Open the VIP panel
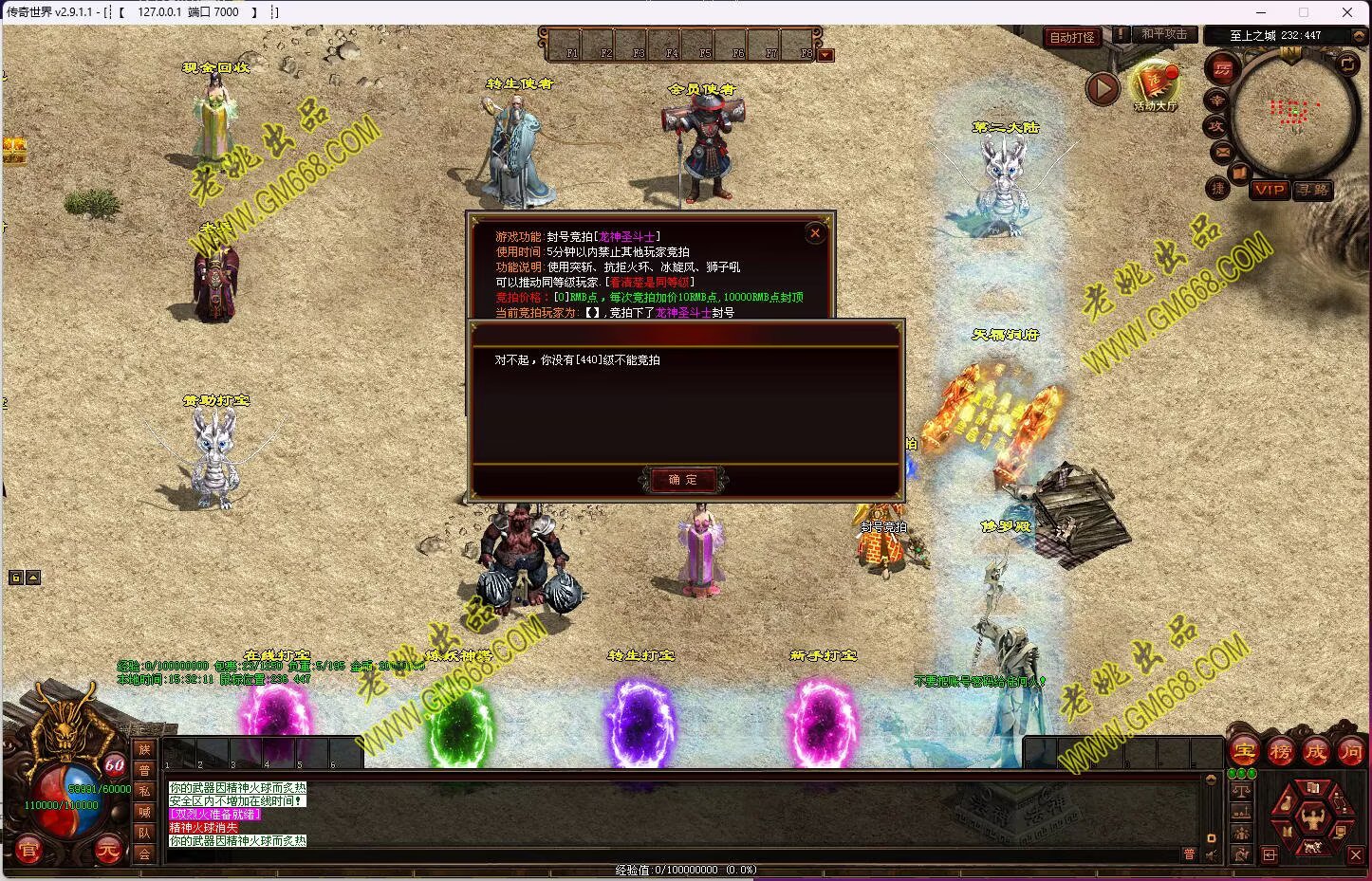Image resolution: width=1372 pixels, height=881 pixels. tap(1269, 190)
